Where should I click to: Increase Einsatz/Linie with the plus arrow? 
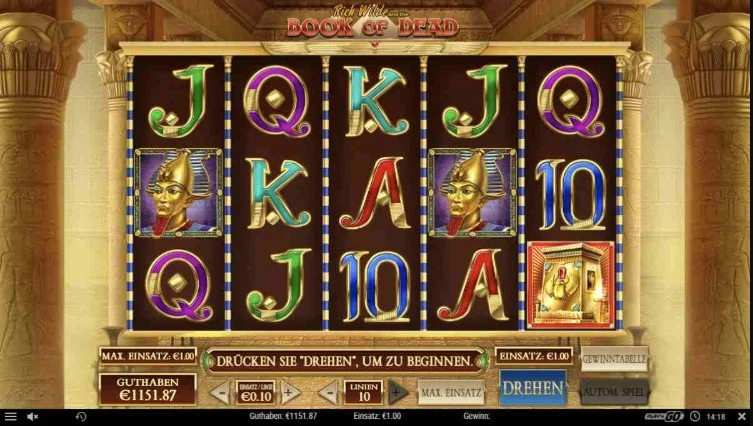[x=290, y=392]
